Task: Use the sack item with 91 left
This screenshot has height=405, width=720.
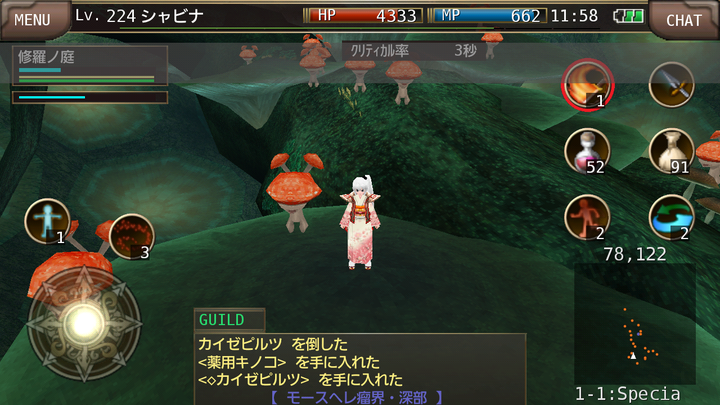Action: (x=671, y=151)
